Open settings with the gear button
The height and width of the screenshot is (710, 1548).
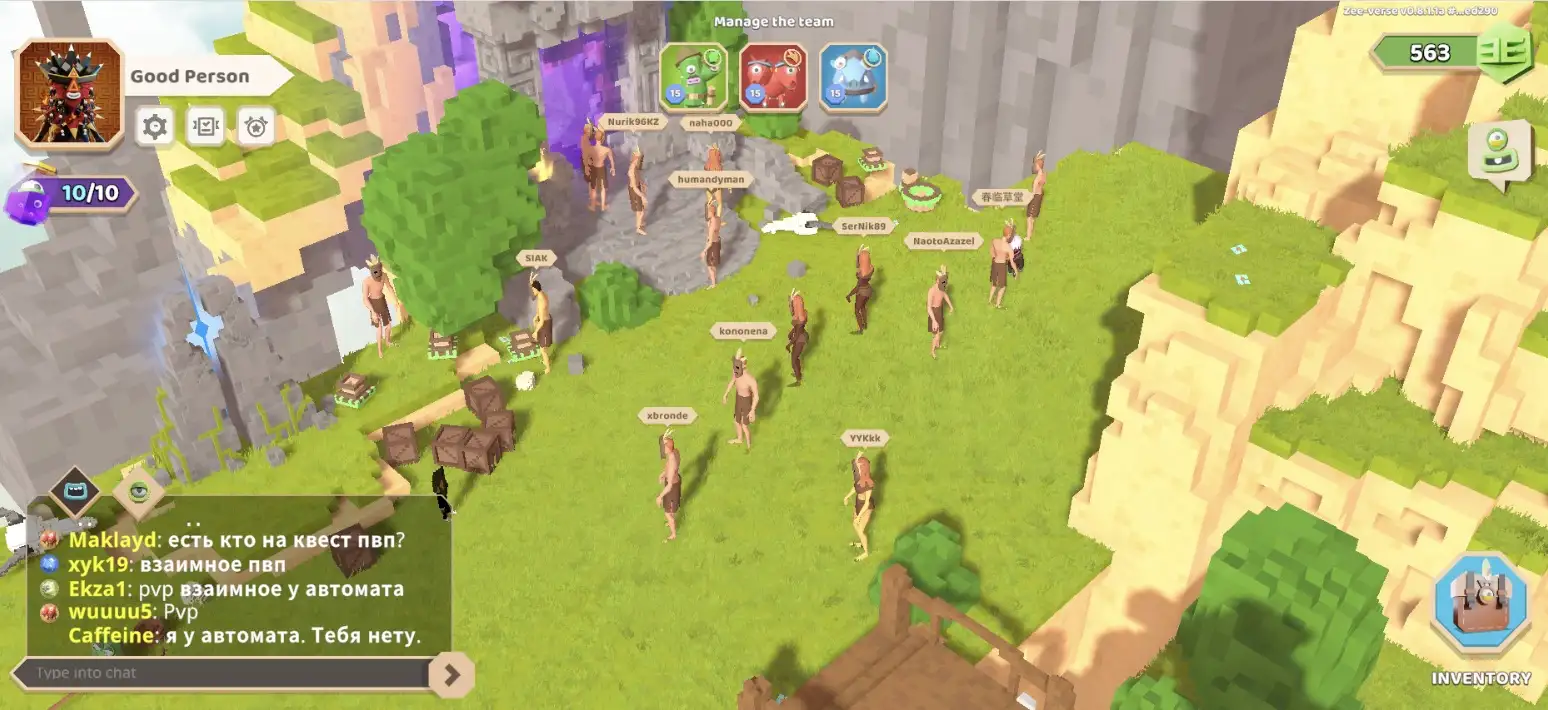[155, 127]
